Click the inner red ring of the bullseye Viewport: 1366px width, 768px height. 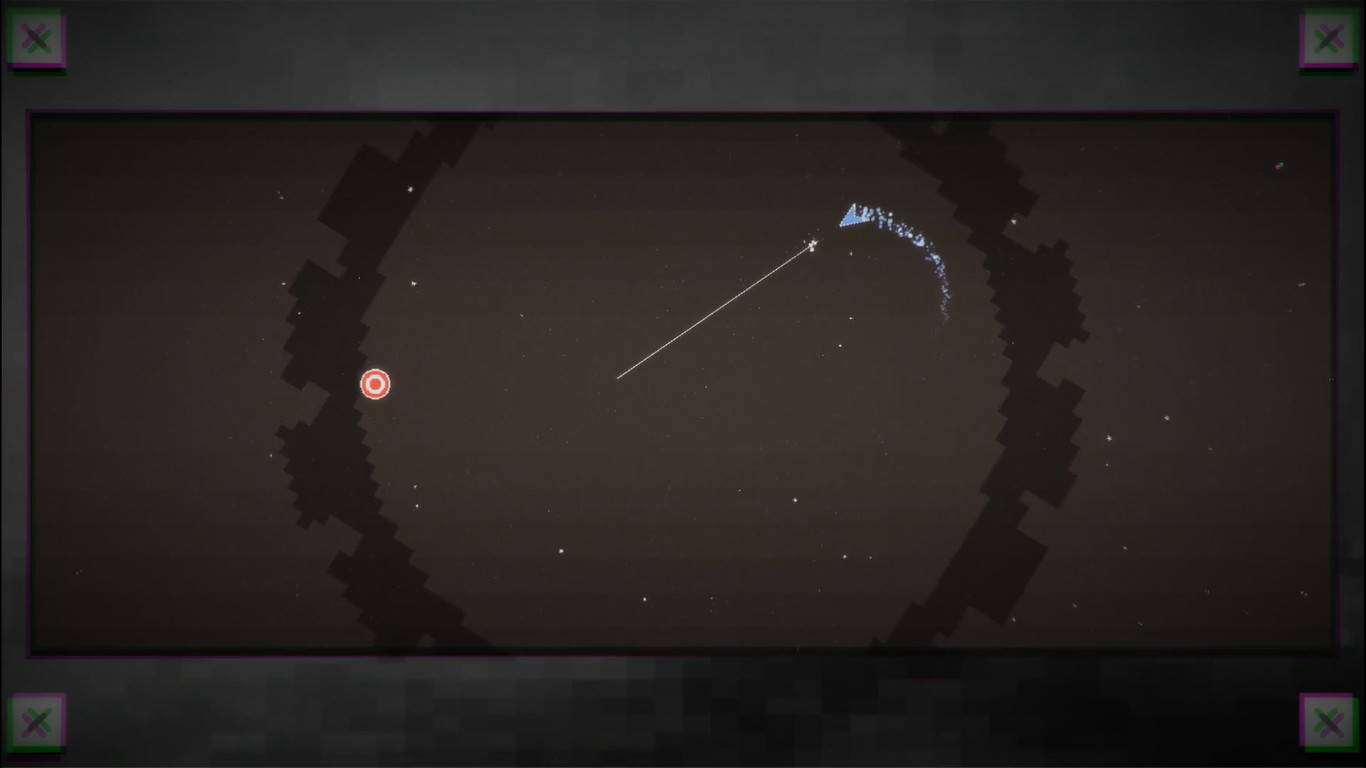point(375,378)
